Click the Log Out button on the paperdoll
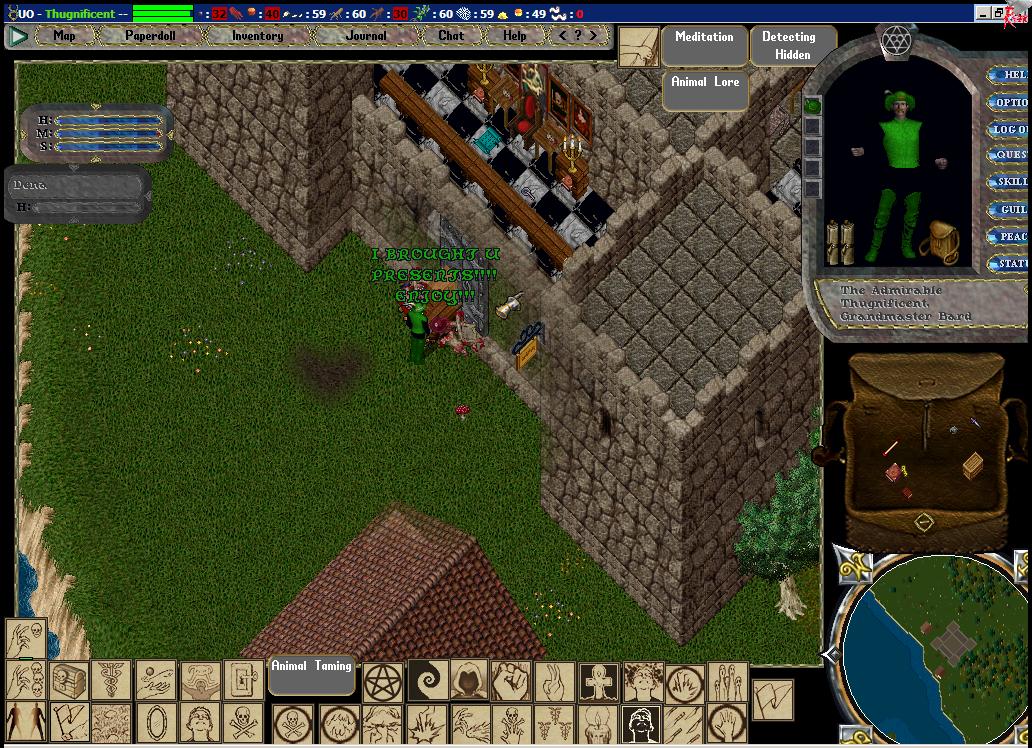This screenshot has height=748, width=1032. coord(1008,130)
